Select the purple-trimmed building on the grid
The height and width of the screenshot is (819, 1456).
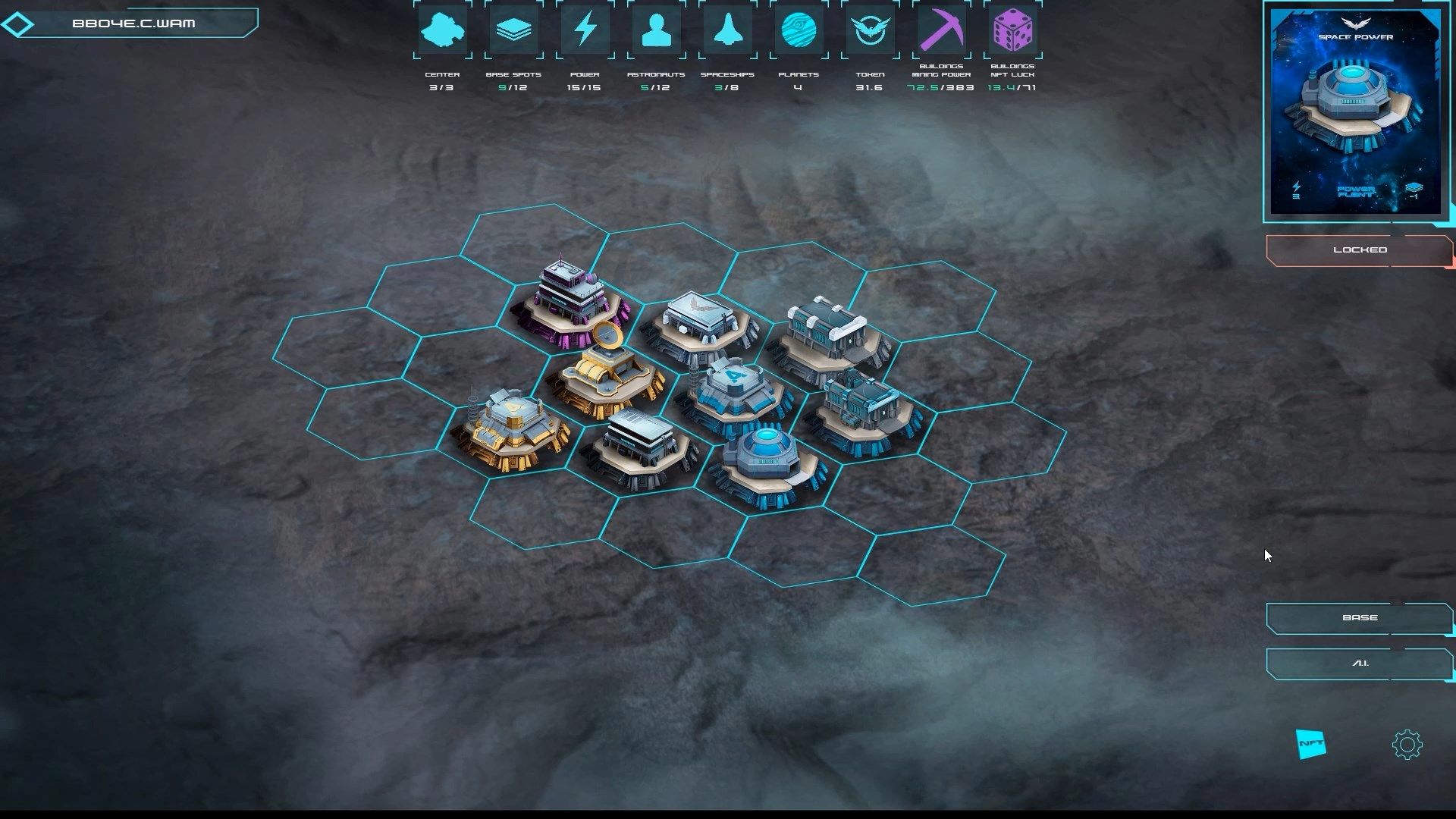pyautogui.click(x=570, y=305)
